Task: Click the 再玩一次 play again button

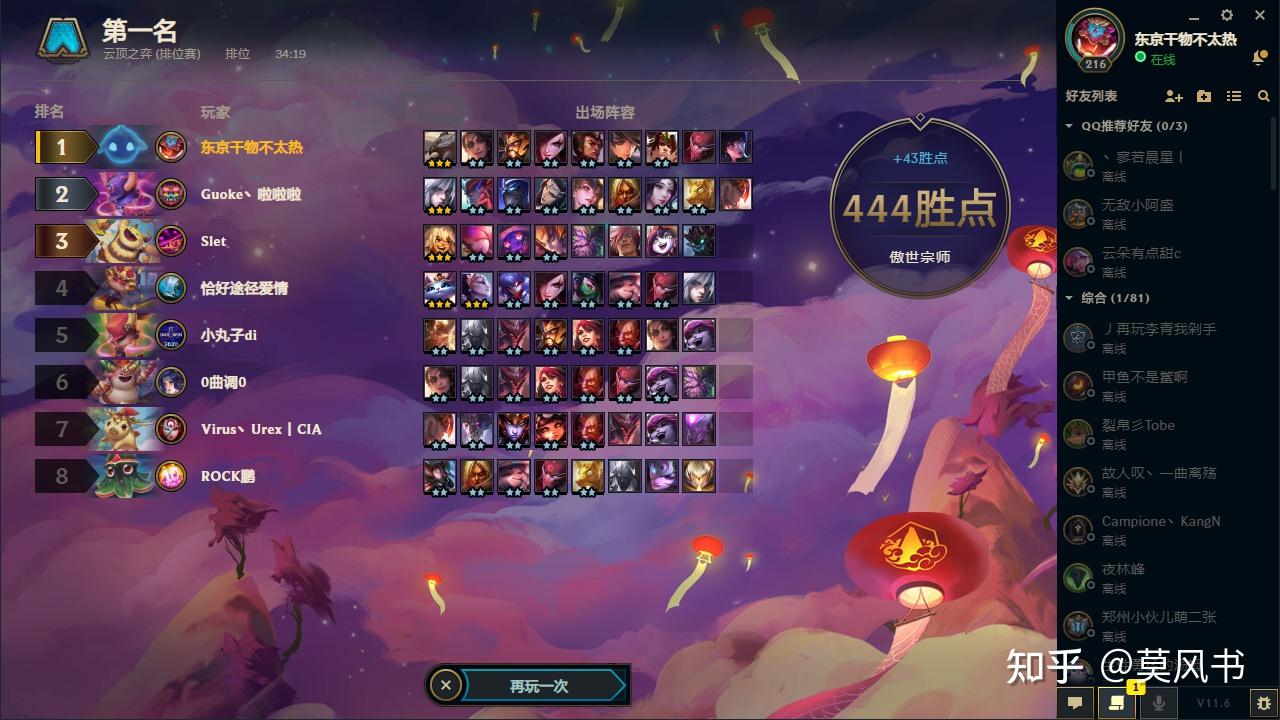Action: tap(540, 686)
